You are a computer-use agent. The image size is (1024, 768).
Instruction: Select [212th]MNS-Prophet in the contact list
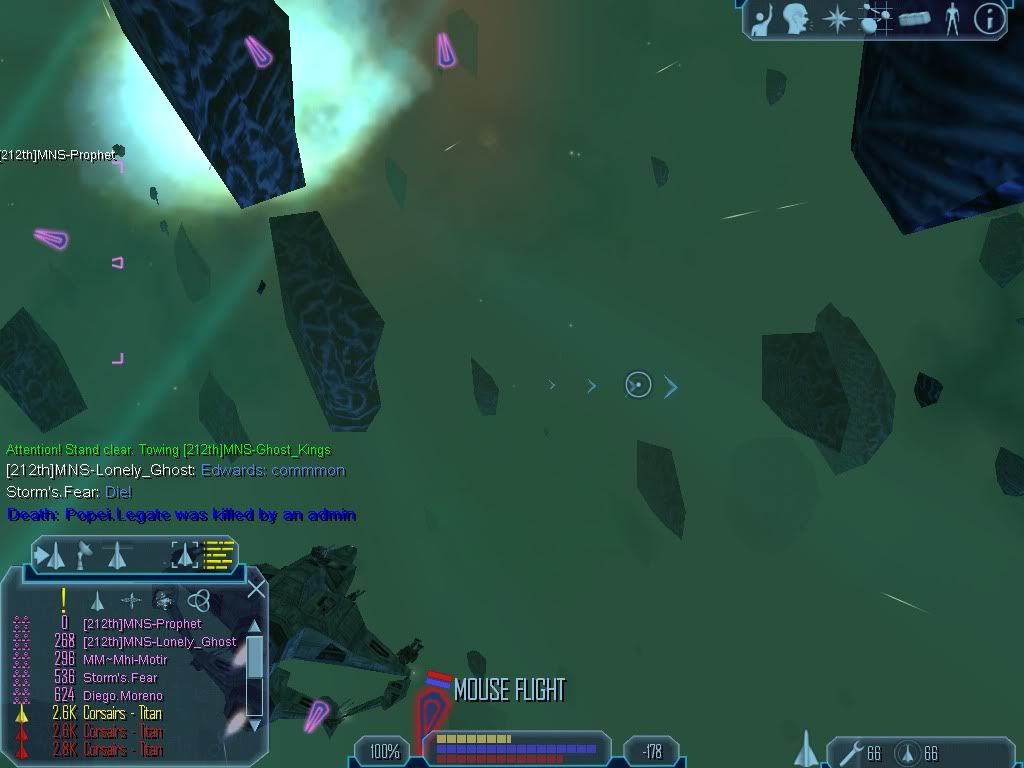tap(142, 624)
